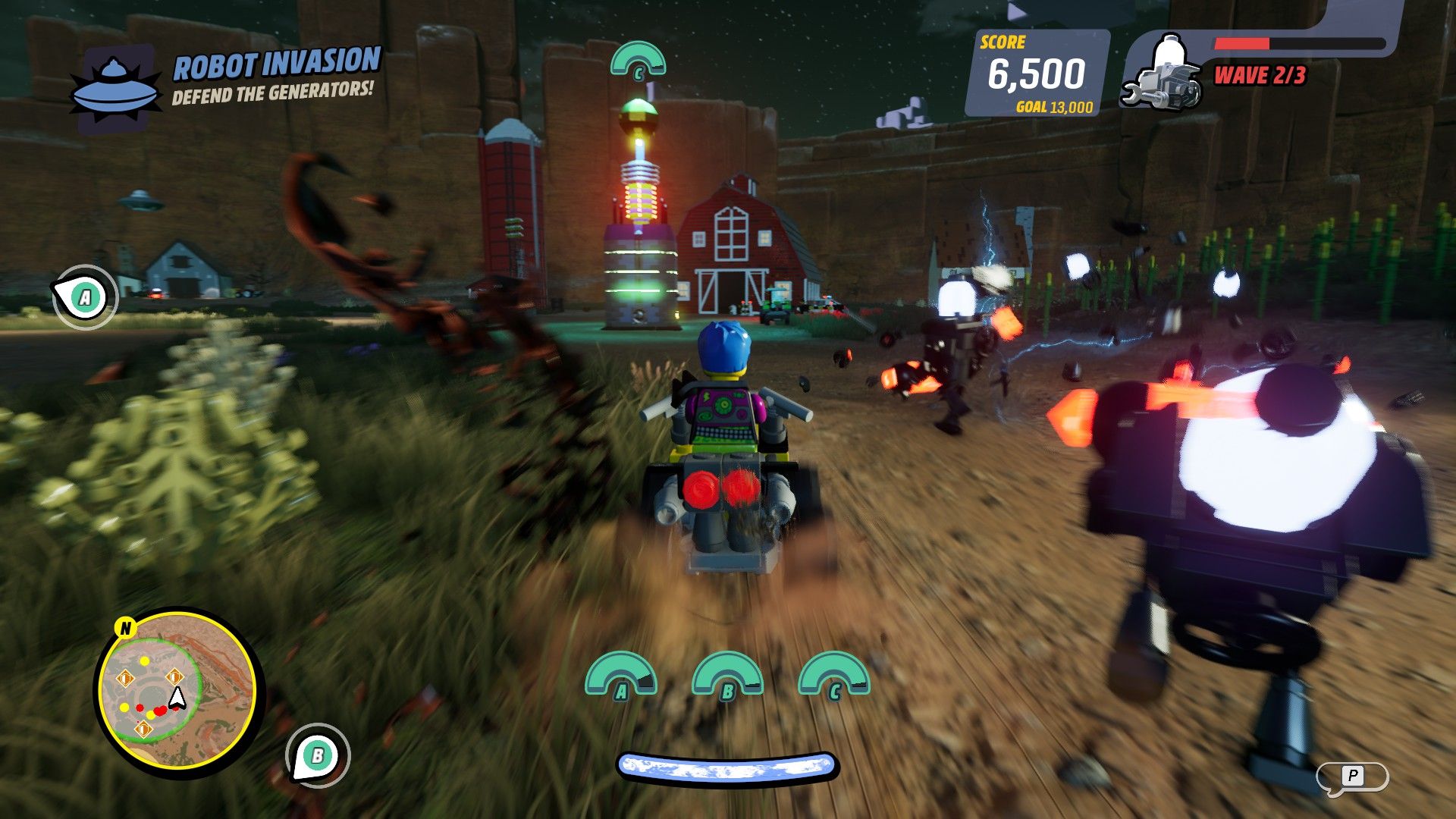
Task: Click the generator B waypoint bubble marker
Action: pos(318,755)
